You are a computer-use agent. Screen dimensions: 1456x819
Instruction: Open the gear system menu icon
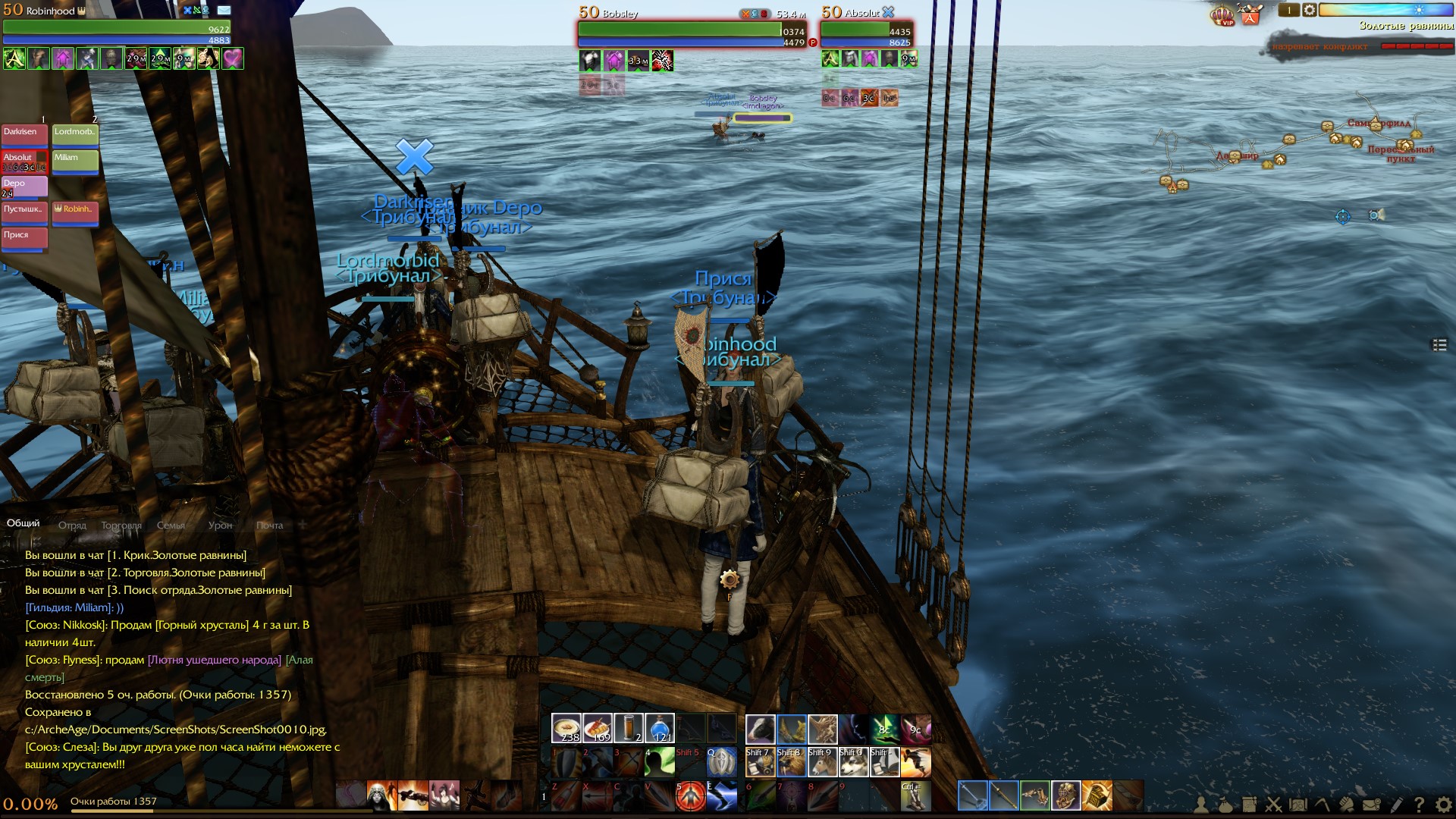1443,804
